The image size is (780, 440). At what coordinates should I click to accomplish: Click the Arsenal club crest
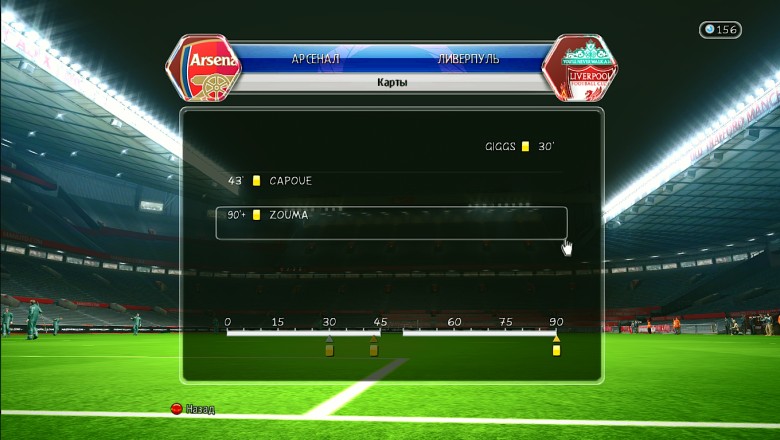(207, 68)
